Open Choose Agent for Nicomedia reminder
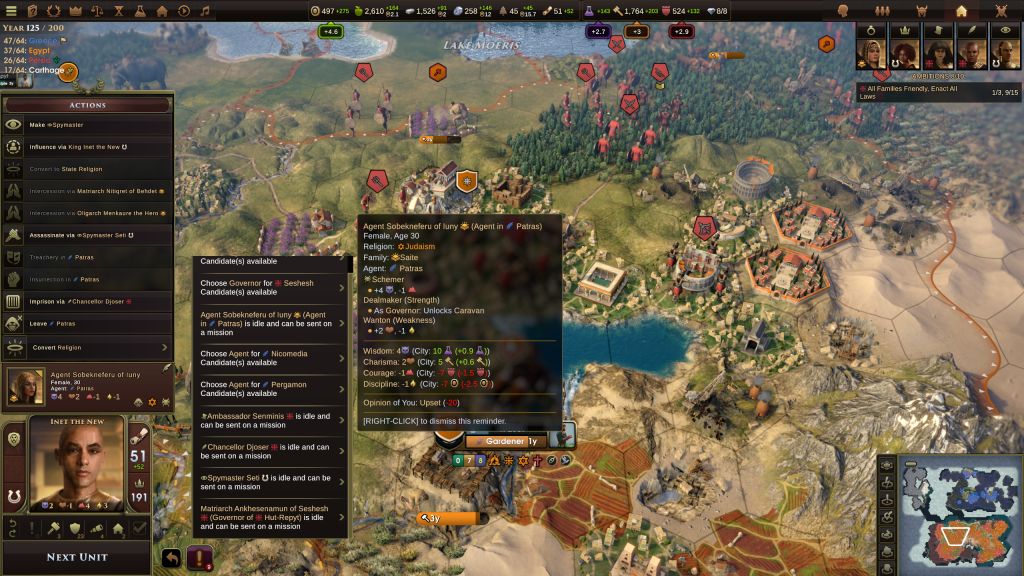 click(x=270, y=358)
